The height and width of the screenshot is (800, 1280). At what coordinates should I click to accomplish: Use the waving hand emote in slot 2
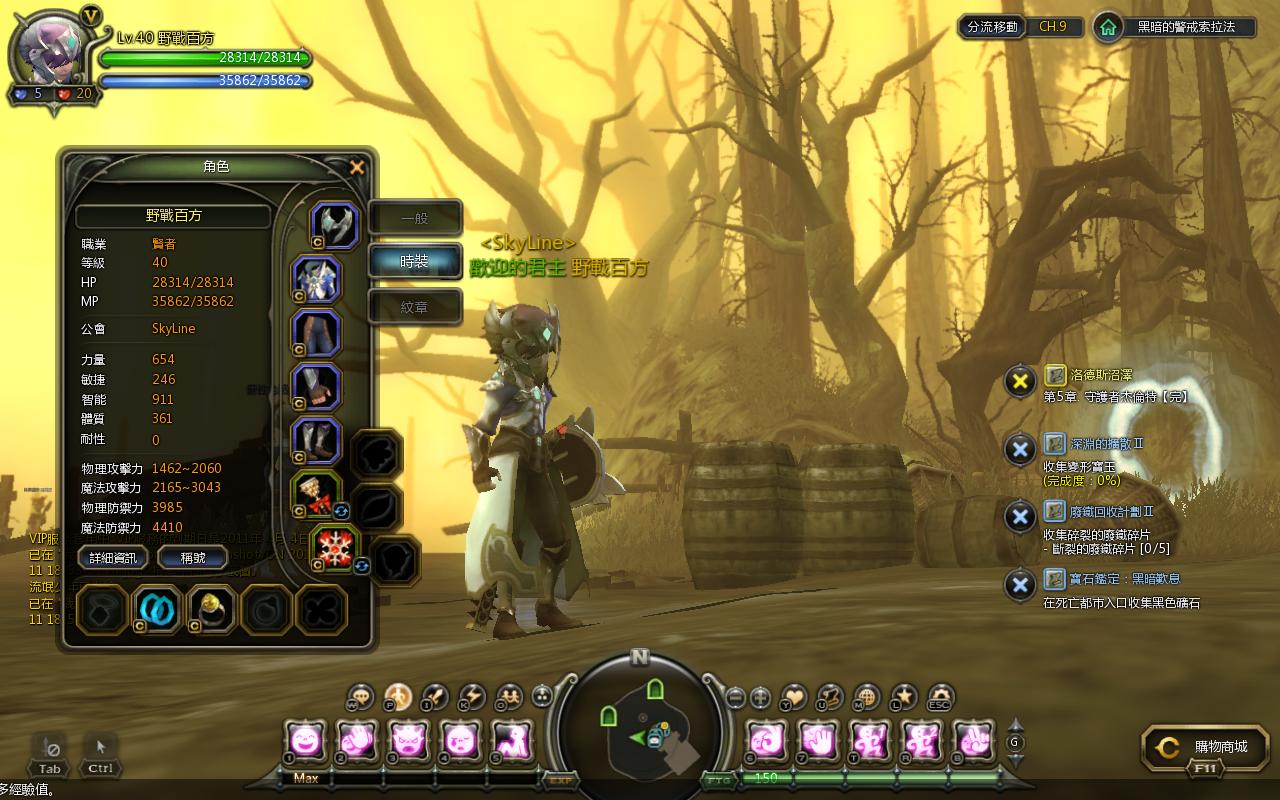[x=356, y=741]
